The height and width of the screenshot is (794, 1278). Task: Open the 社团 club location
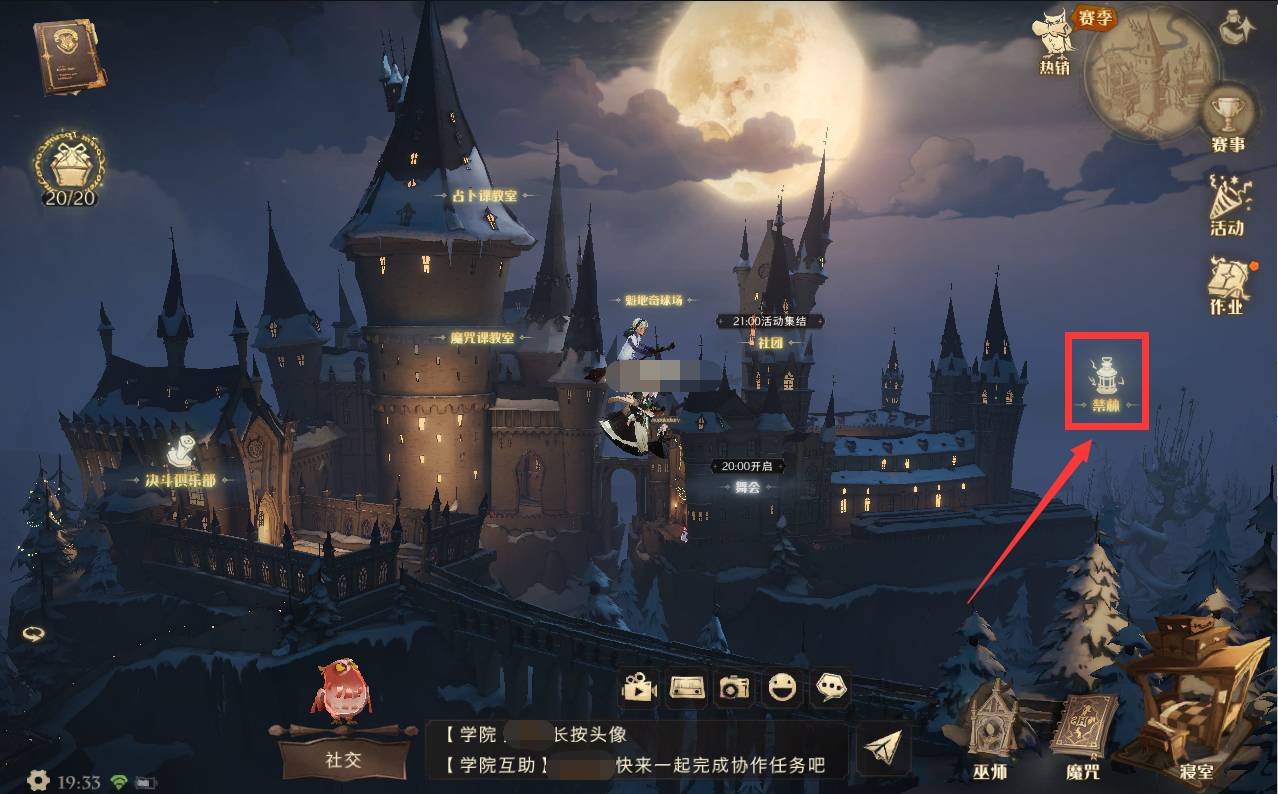[769, 342]
